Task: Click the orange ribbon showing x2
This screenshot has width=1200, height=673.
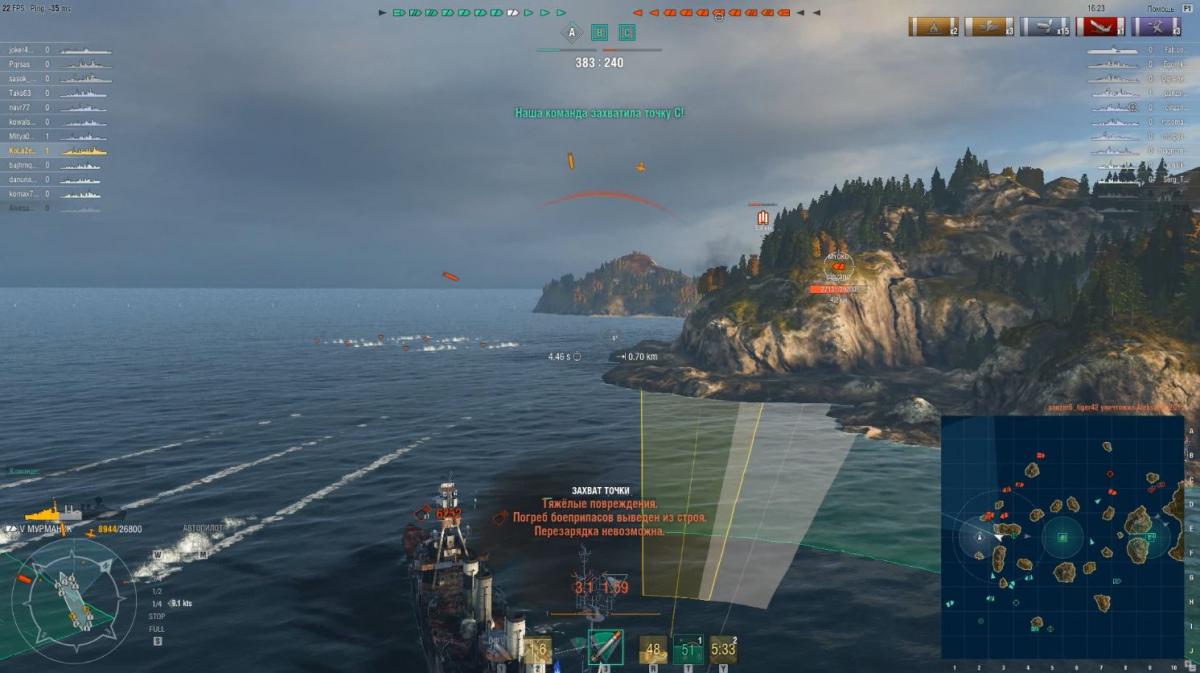Action: pyautogui.click(x=933, y=26)
